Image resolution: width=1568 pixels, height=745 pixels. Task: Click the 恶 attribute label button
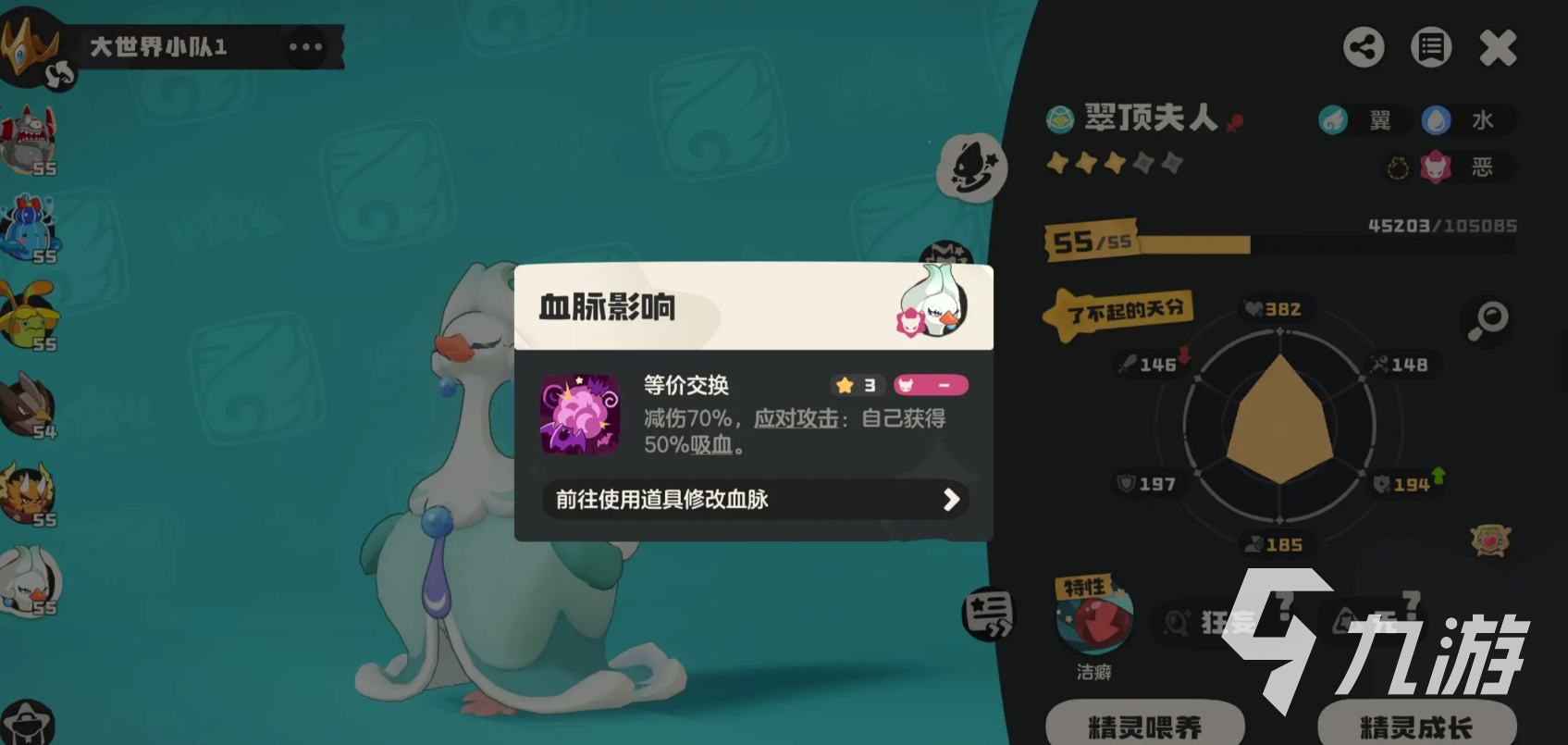click(1467, 168)
